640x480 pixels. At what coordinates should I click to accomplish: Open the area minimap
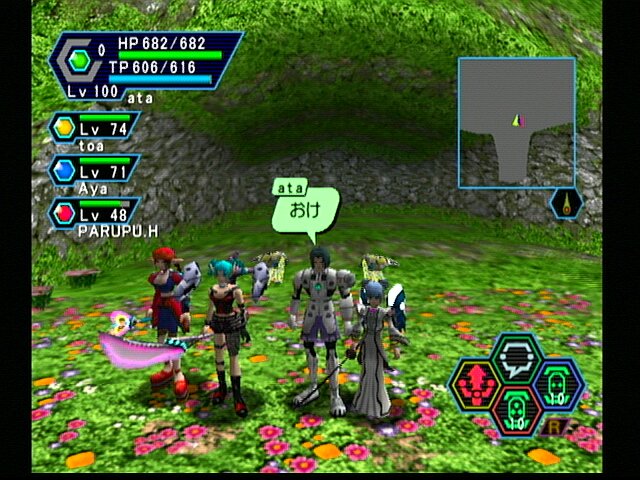(516, 122)
